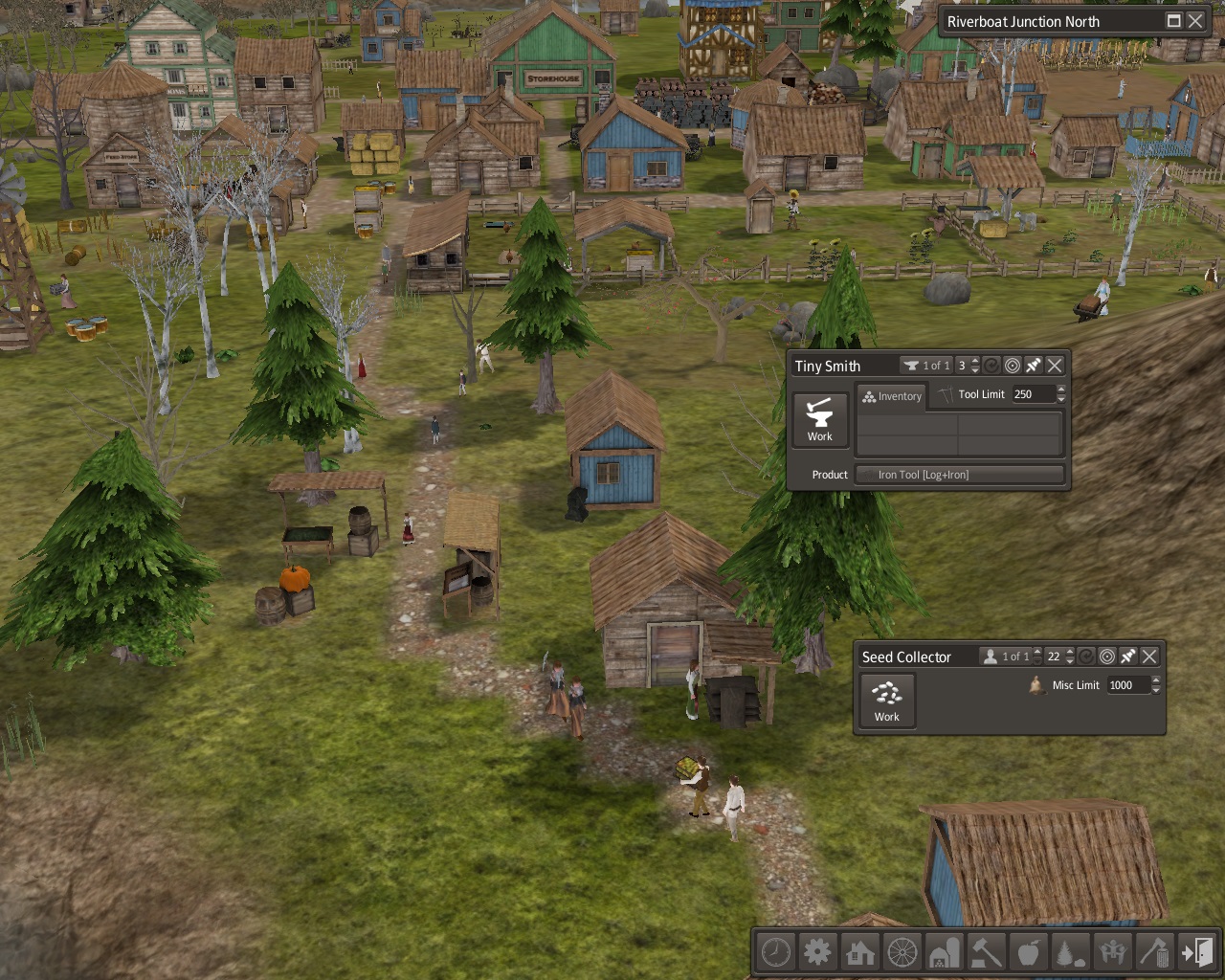Open the wagon wheel roads menu
1225x980 pixels.
coord(902,952)
